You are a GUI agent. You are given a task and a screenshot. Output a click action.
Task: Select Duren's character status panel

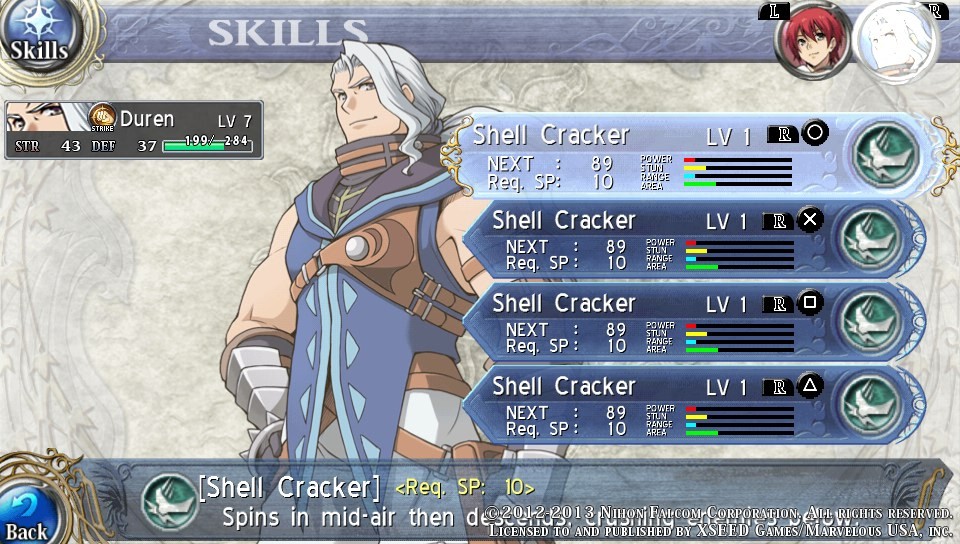click(x=134, y=130)
